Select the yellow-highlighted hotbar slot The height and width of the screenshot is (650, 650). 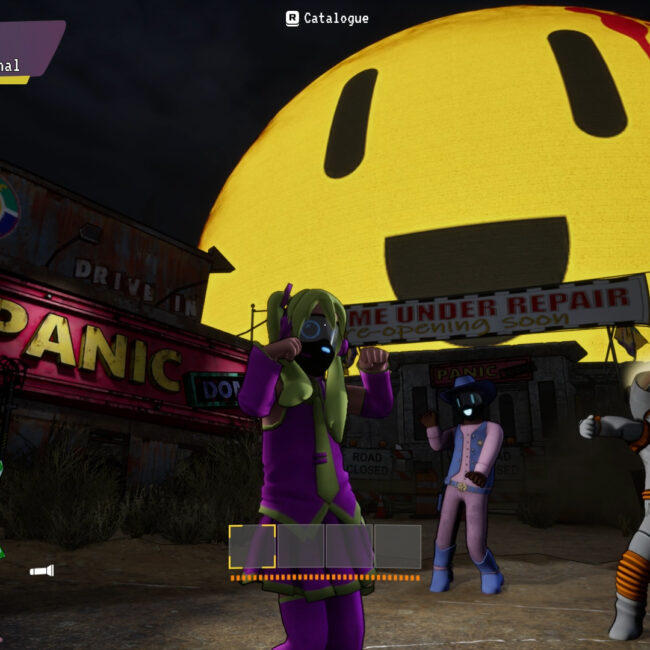tap(252, 546)
